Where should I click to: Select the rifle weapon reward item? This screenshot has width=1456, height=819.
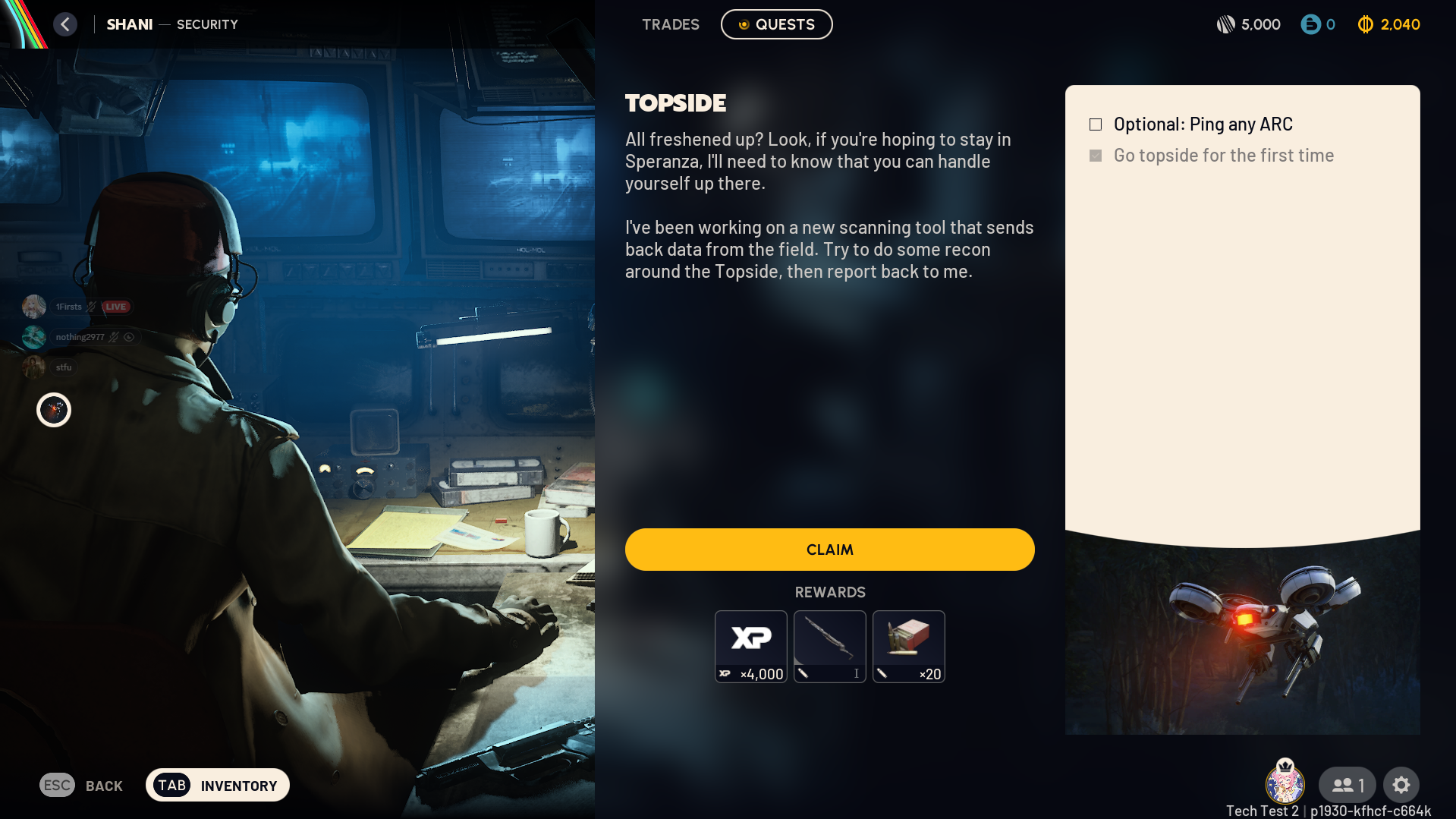[829, 646]
